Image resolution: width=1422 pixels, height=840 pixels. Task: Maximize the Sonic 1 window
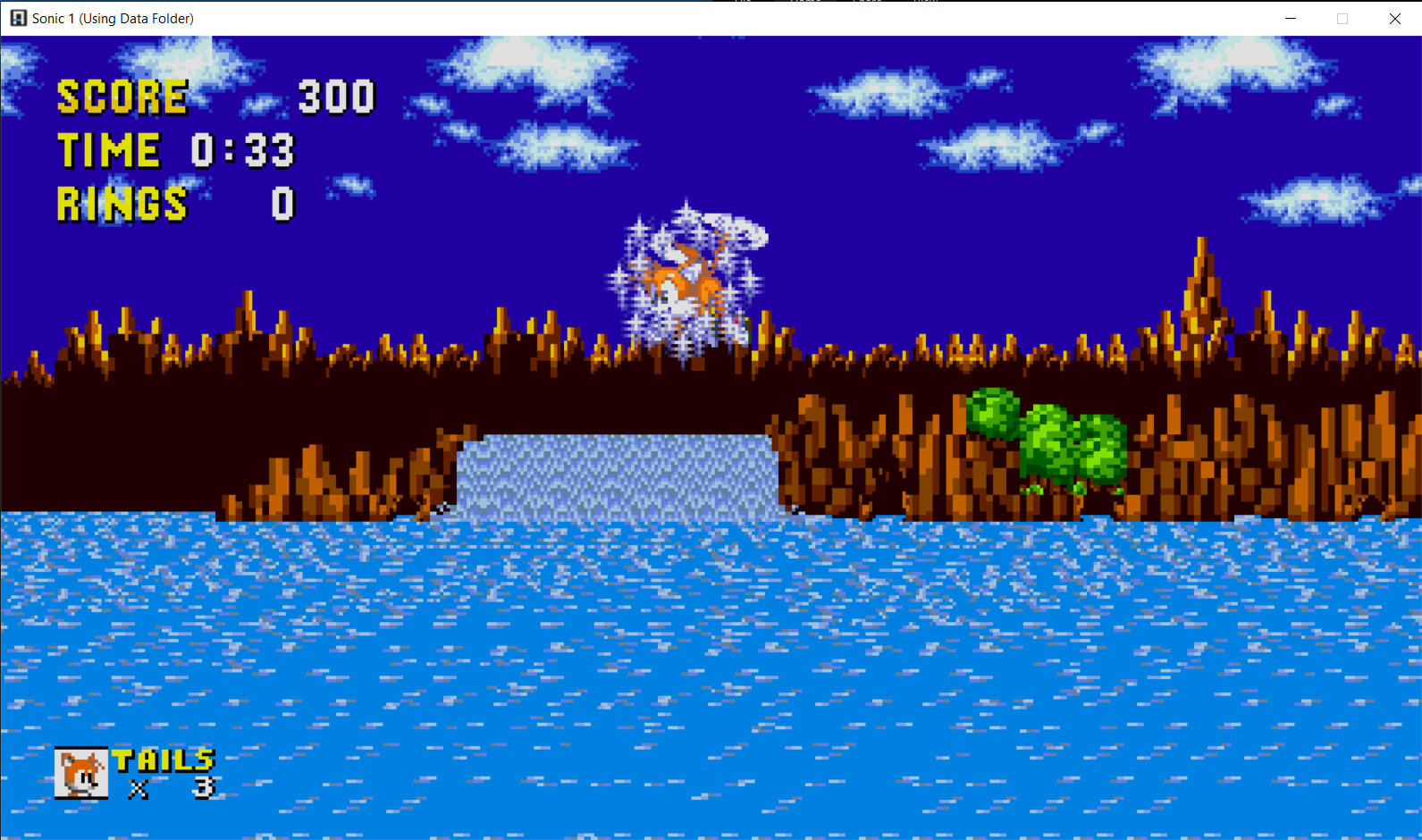[1342, 18]
